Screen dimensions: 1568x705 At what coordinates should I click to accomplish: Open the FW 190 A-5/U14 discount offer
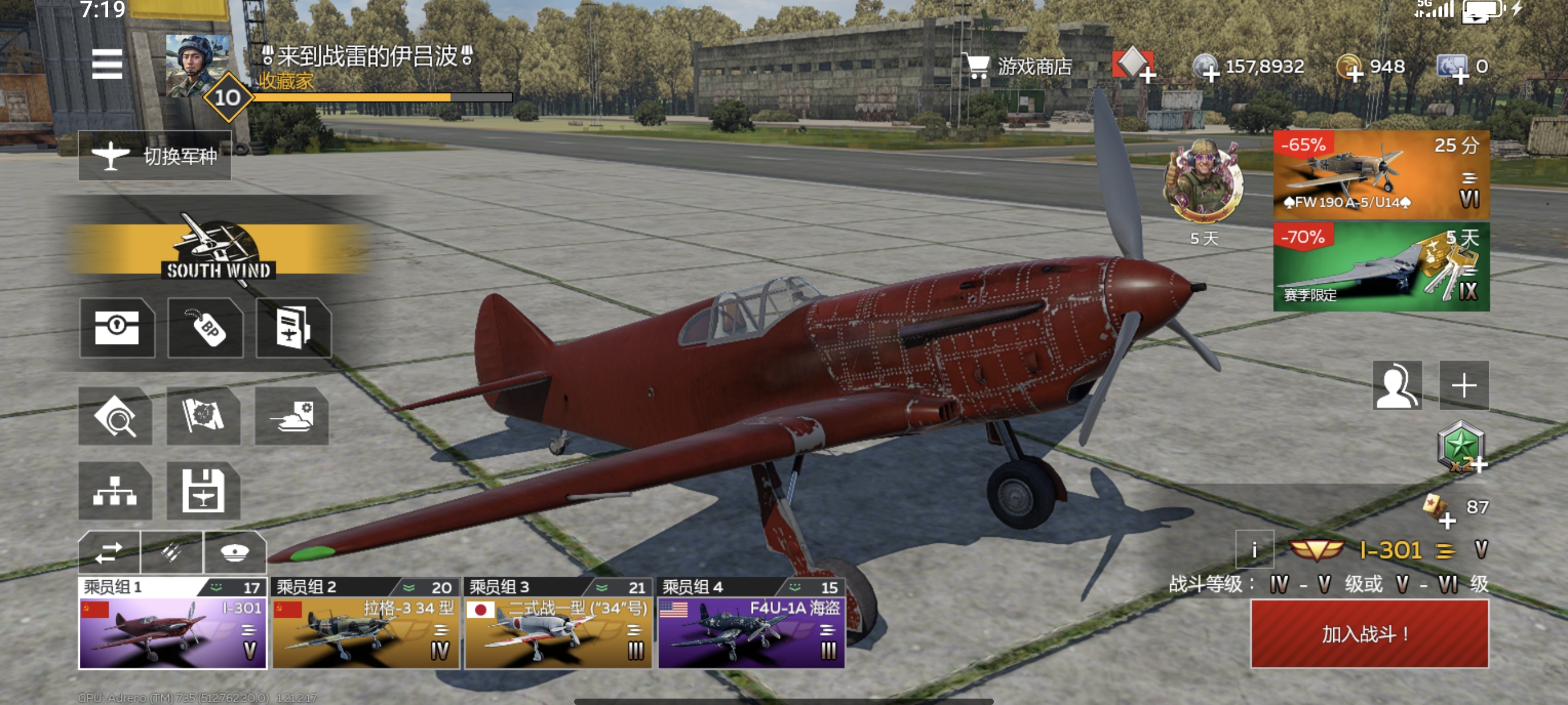pyautogui.click(x=1381, y=175)
